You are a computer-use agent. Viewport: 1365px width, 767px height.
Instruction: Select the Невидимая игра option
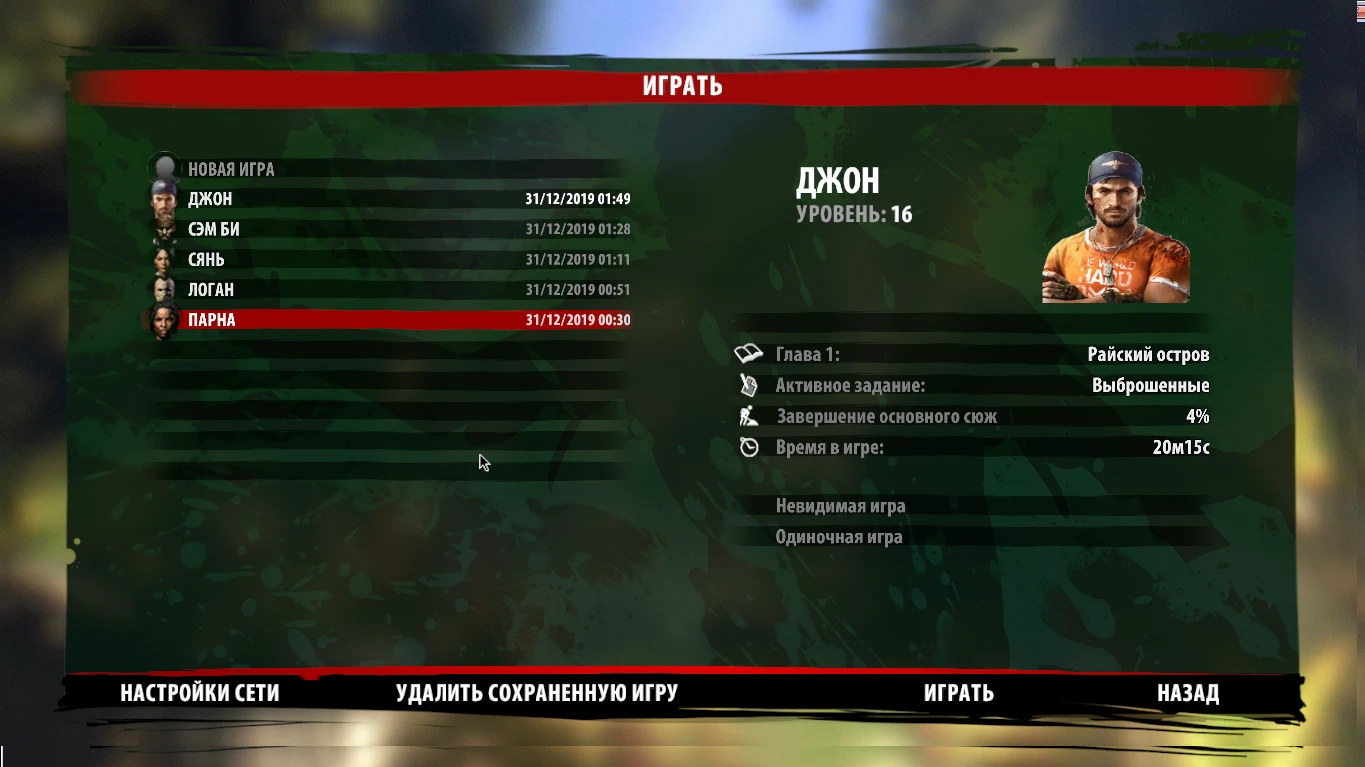843,506
